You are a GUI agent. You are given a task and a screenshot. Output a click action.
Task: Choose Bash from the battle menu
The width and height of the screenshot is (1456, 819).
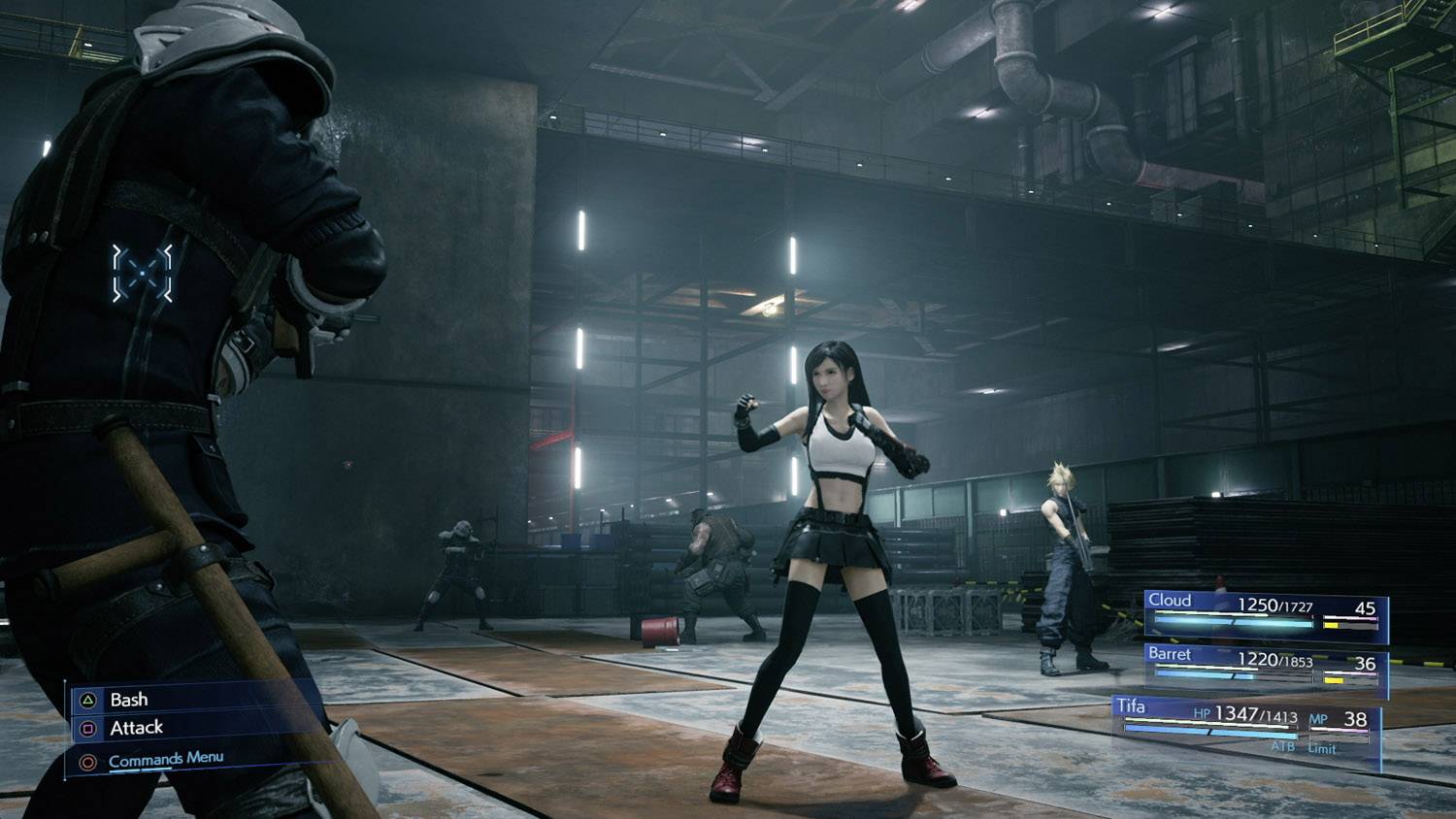[128, 699]
